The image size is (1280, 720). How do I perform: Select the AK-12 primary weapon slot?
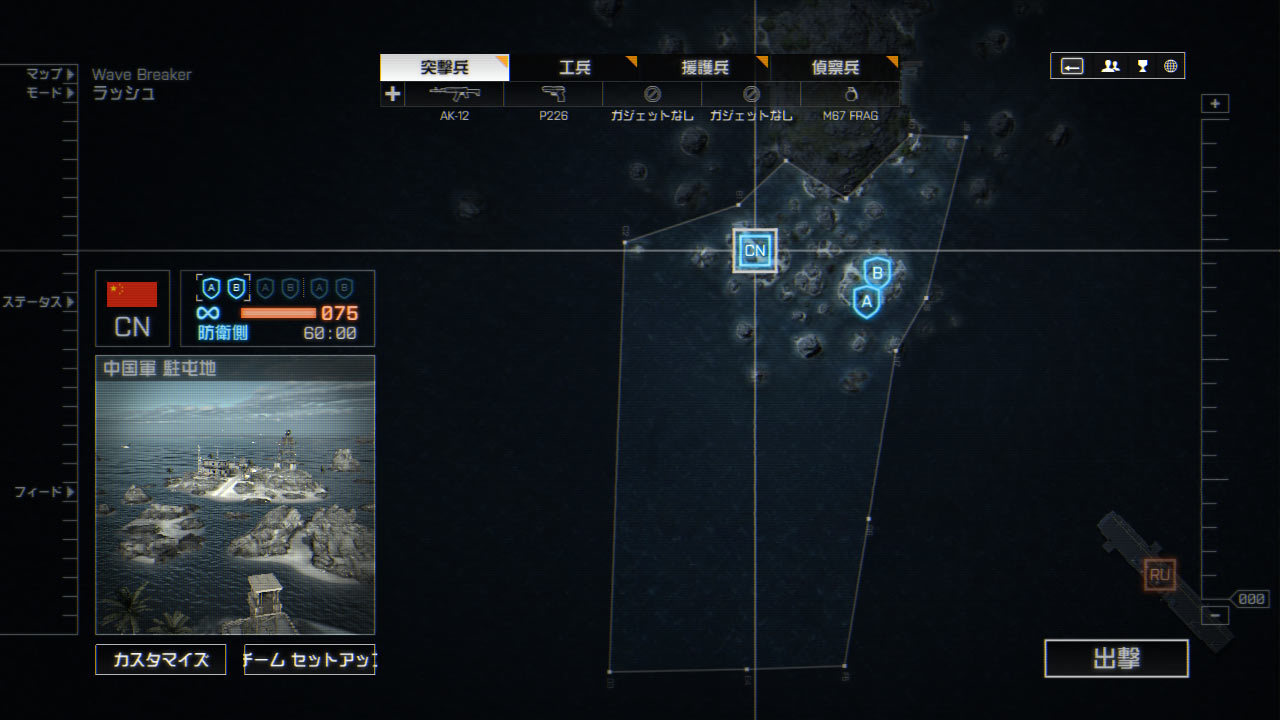click(454, 95)
